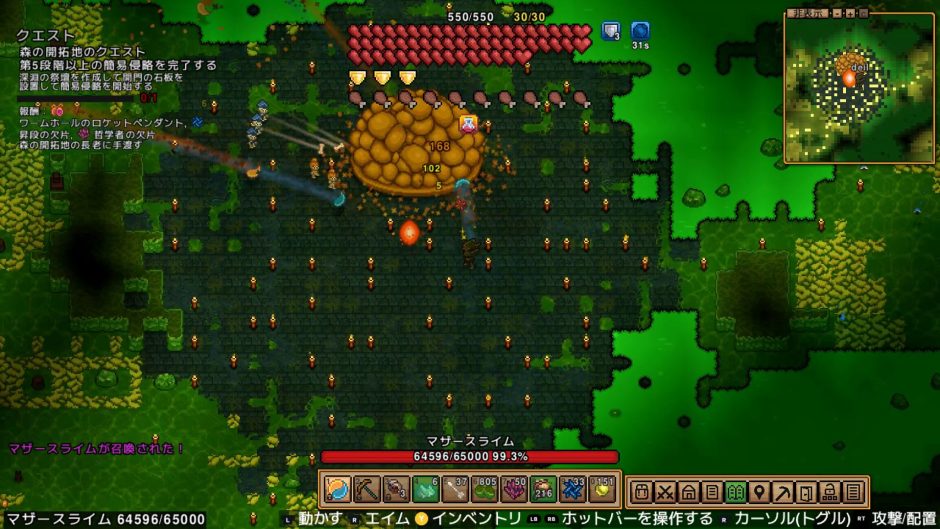The height and width of the screenshot is (529, 940).
Task: Open the map pin toolbar button
Action: [759, 492]
